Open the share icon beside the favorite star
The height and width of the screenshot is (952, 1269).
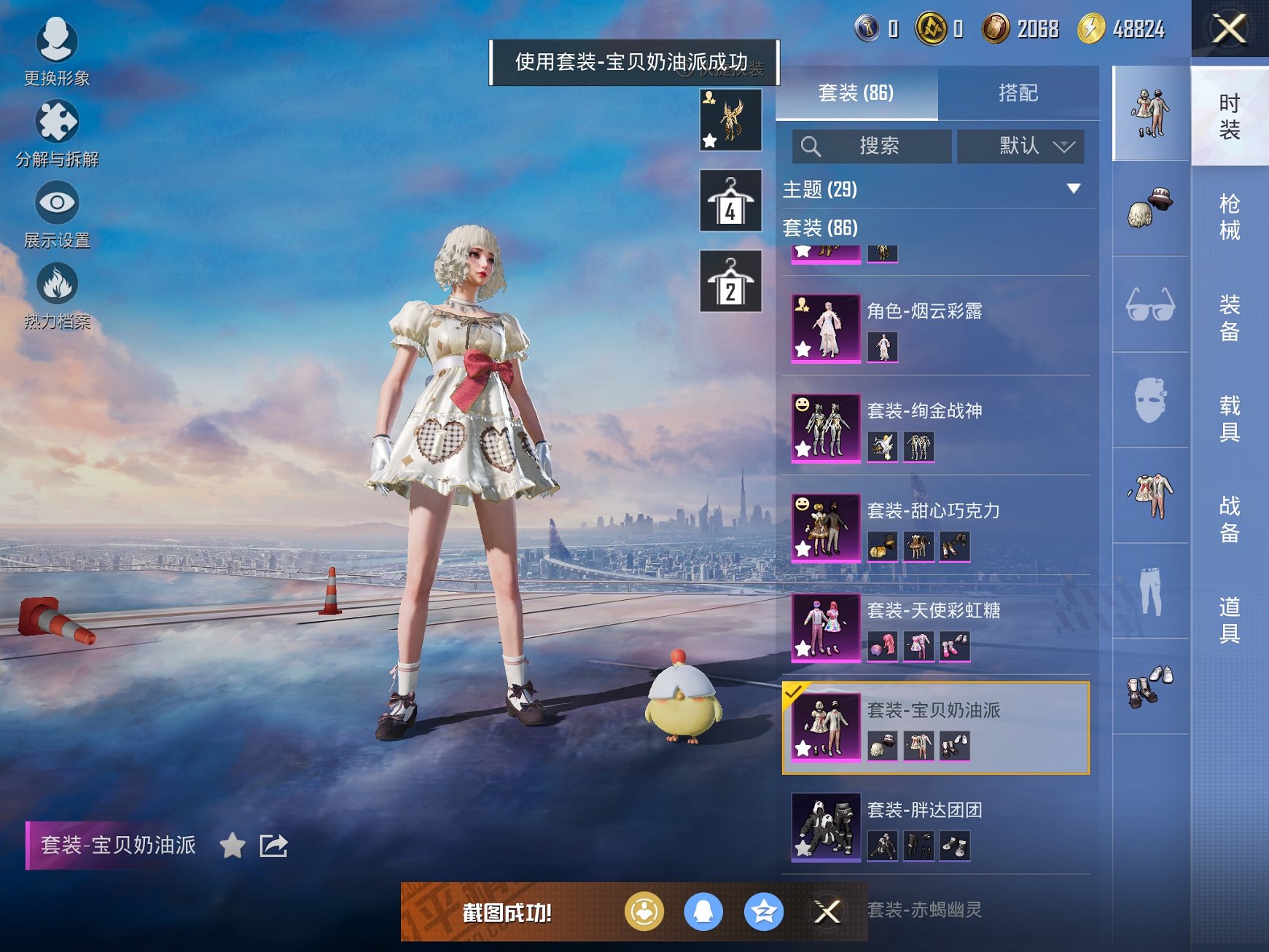point(275,846)
